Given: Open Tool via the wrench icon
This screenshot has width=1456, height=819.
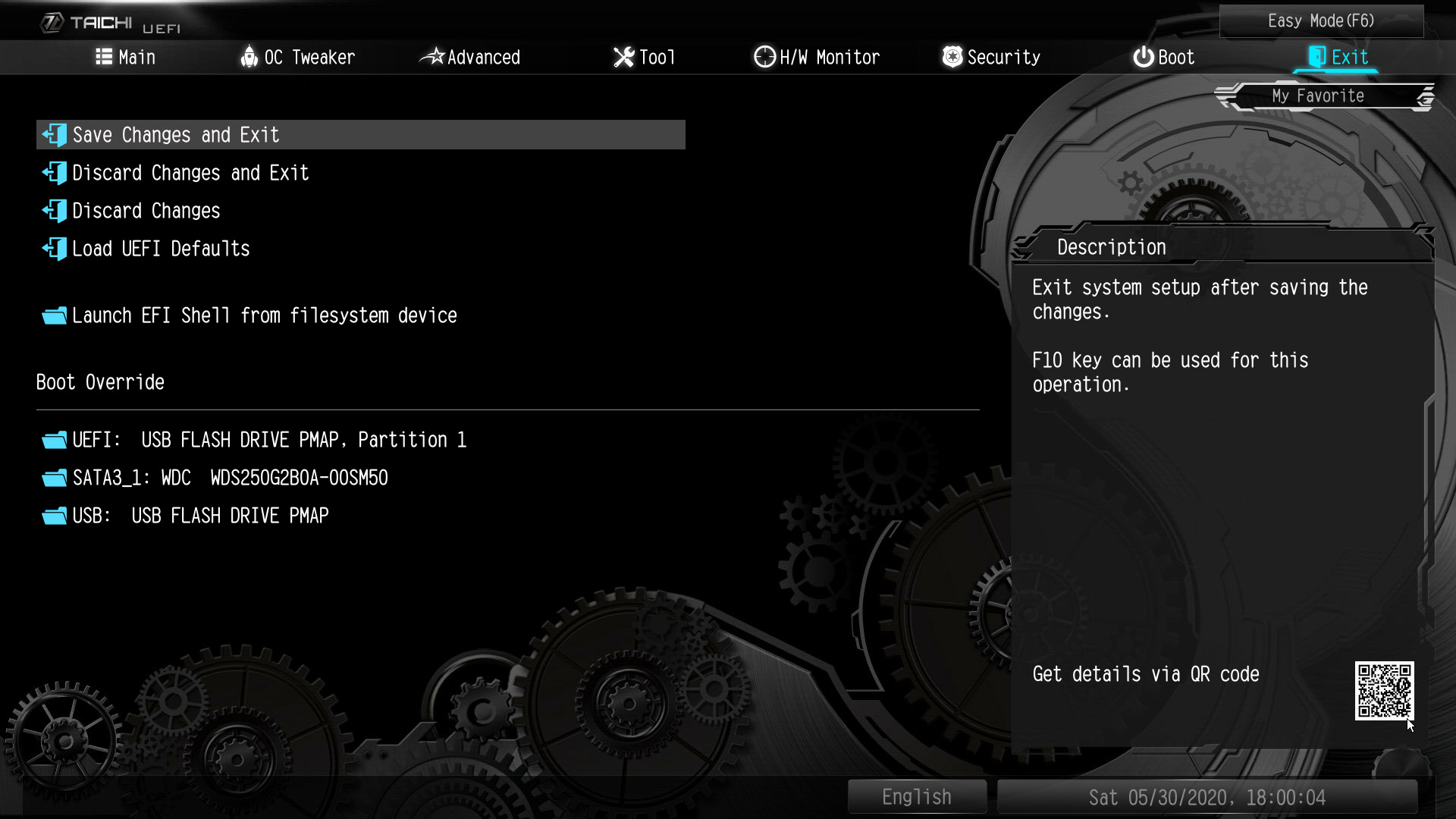Looking at the screenshot, I should click(x=623, y=56).
